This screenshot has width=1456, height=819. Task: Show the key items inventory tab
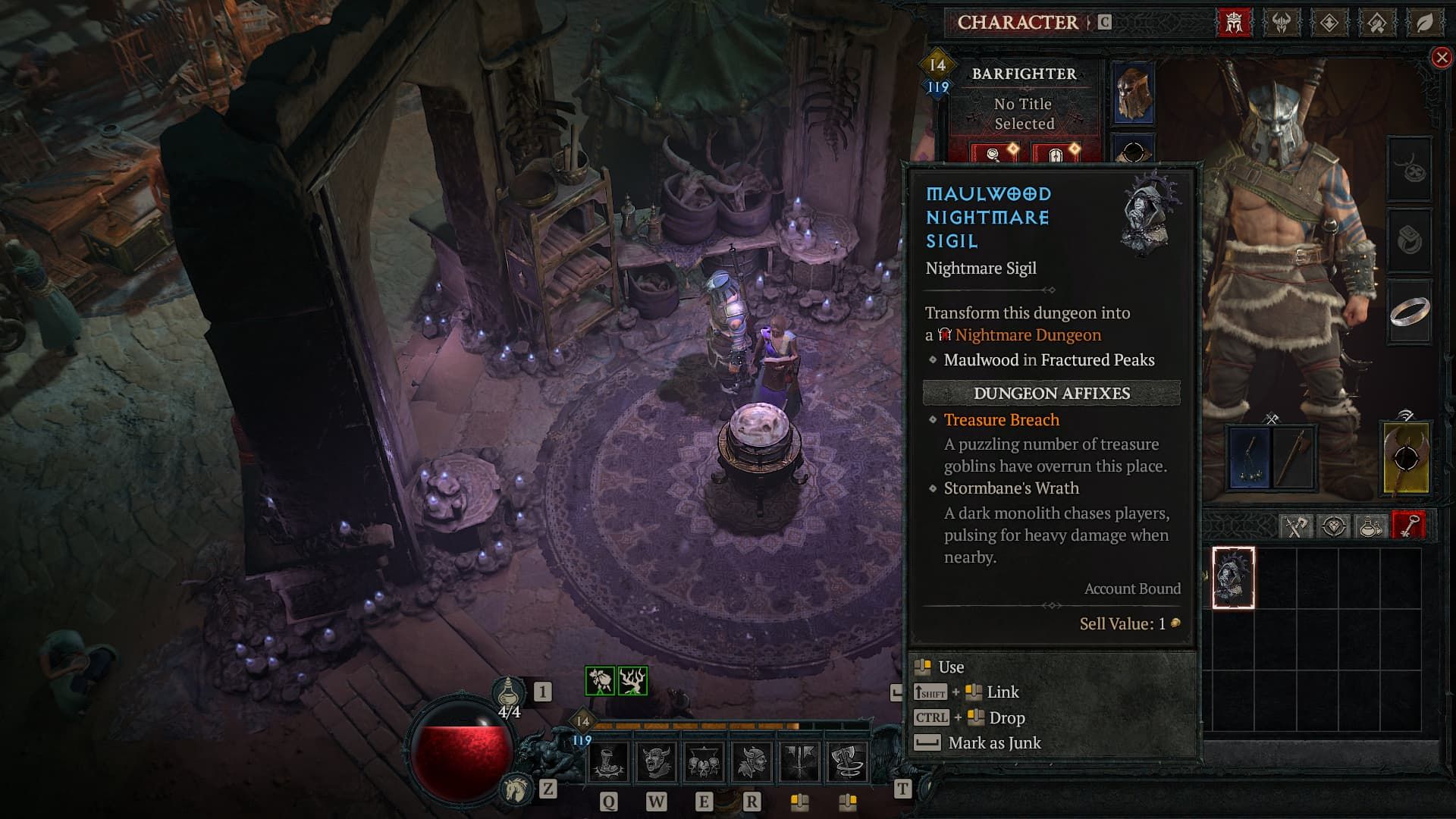point(1408,526)
